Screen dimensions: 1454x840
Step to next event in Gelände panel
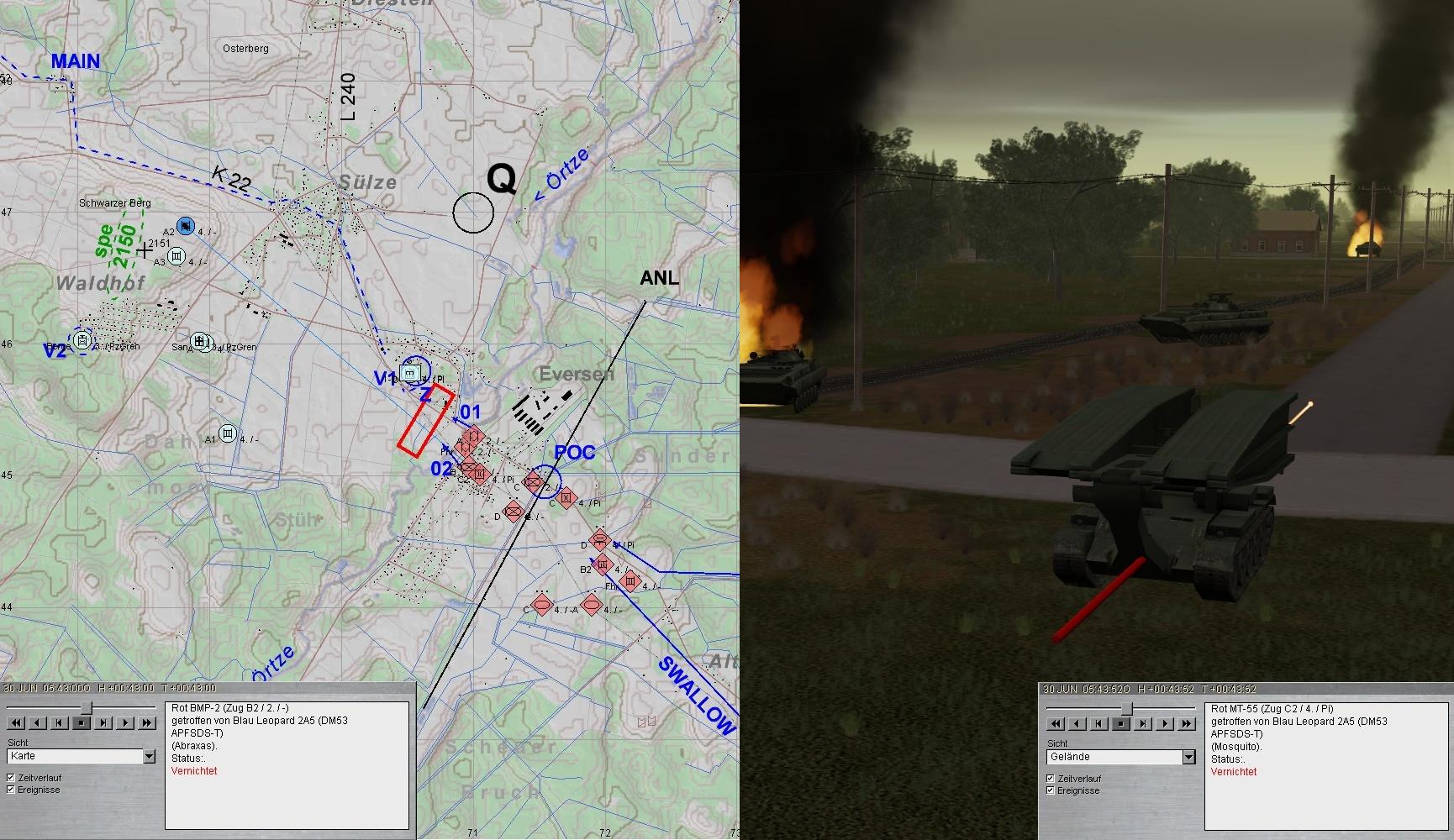[x=1143, y=723]
